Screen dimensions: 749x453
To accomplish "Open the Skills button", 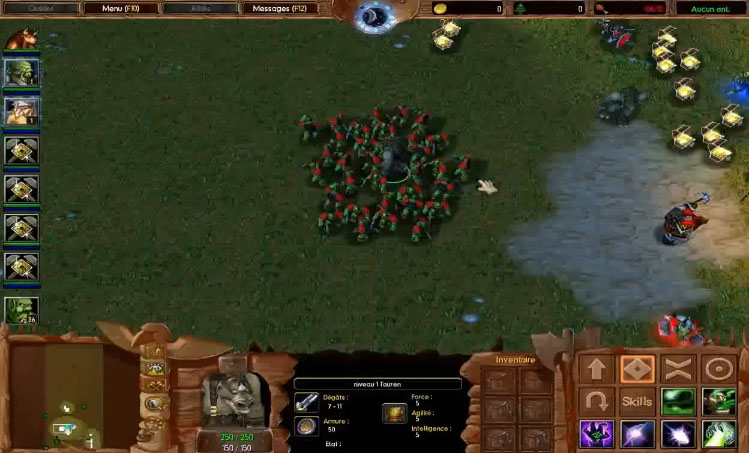I will 637,402.
